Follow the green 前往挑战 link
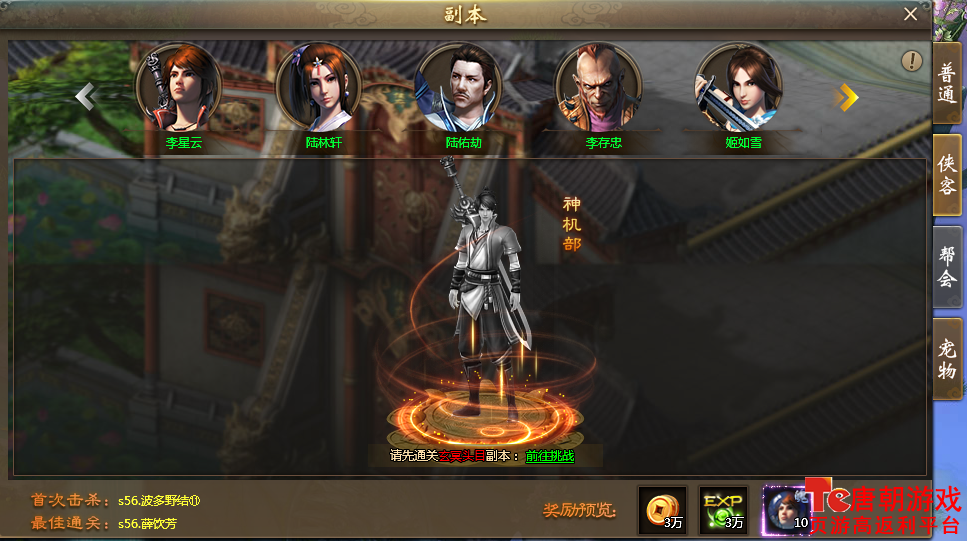 point(550,456)
